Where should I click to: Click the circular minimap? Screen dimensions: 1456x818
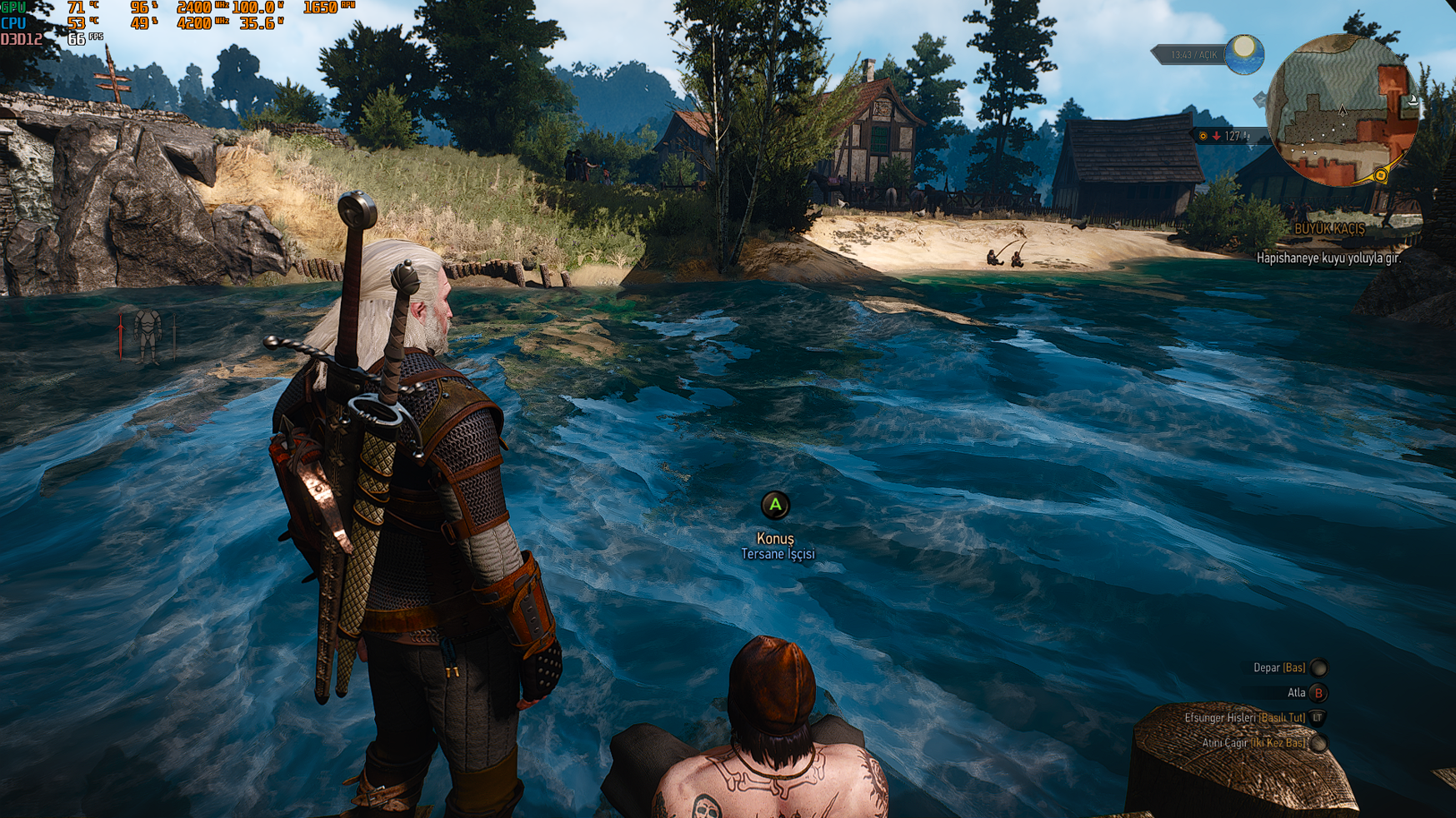pos(1341,110)
